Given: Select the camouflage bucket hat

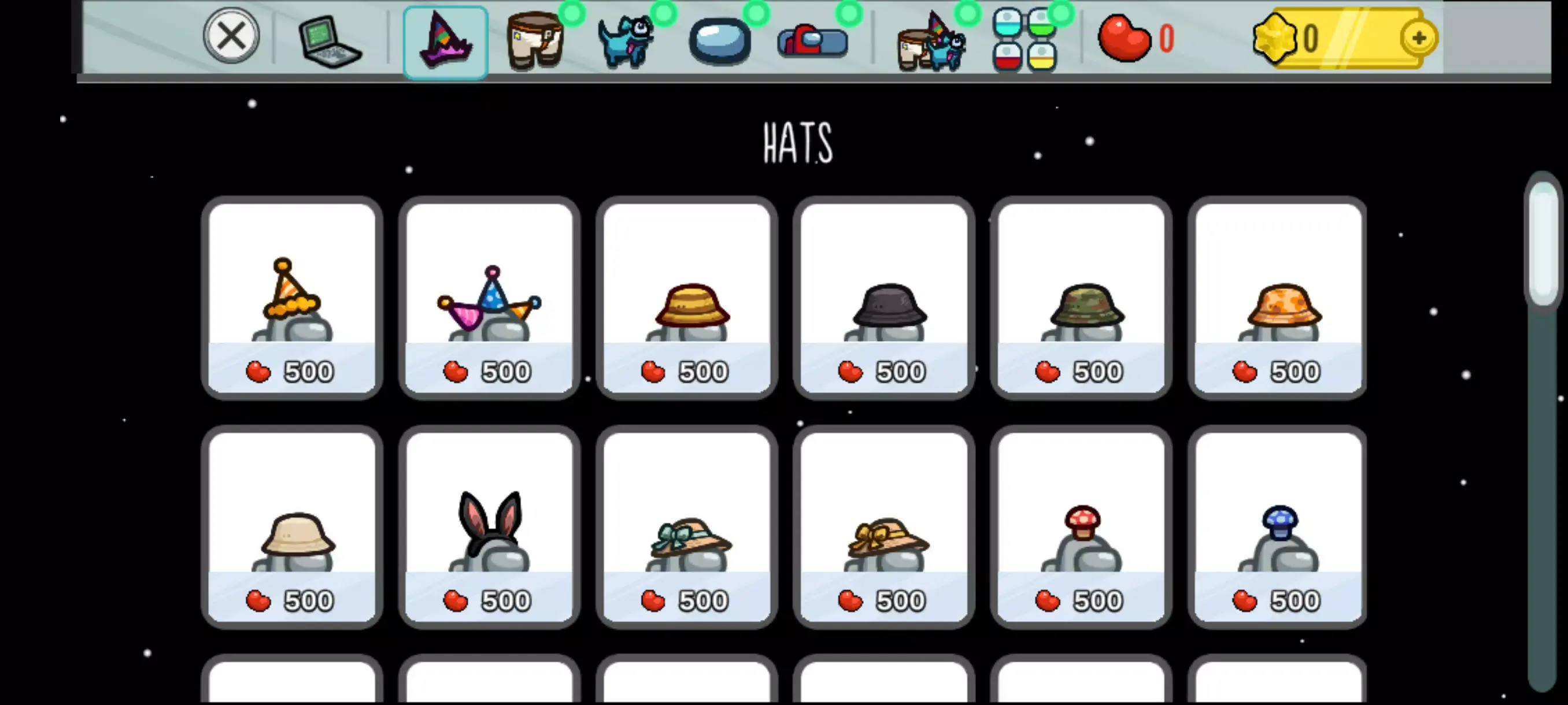Looking at the screenshot, I should click(x=1081, y=298).
